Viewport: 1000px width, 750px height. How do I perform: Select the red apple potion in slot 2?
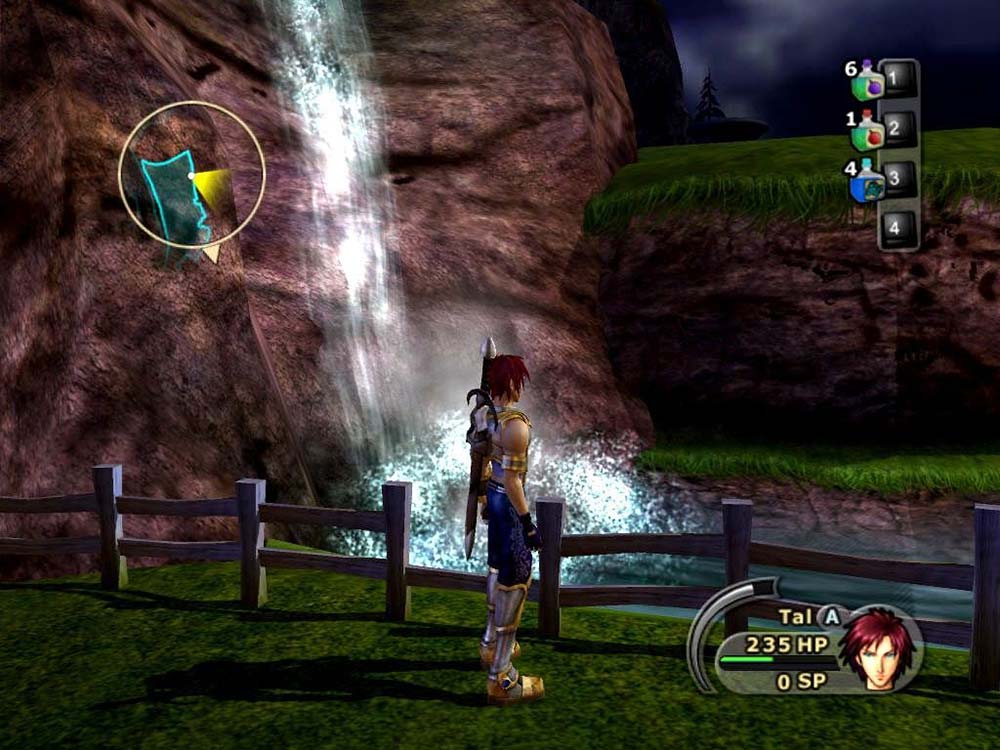click(x=869, y=131)
